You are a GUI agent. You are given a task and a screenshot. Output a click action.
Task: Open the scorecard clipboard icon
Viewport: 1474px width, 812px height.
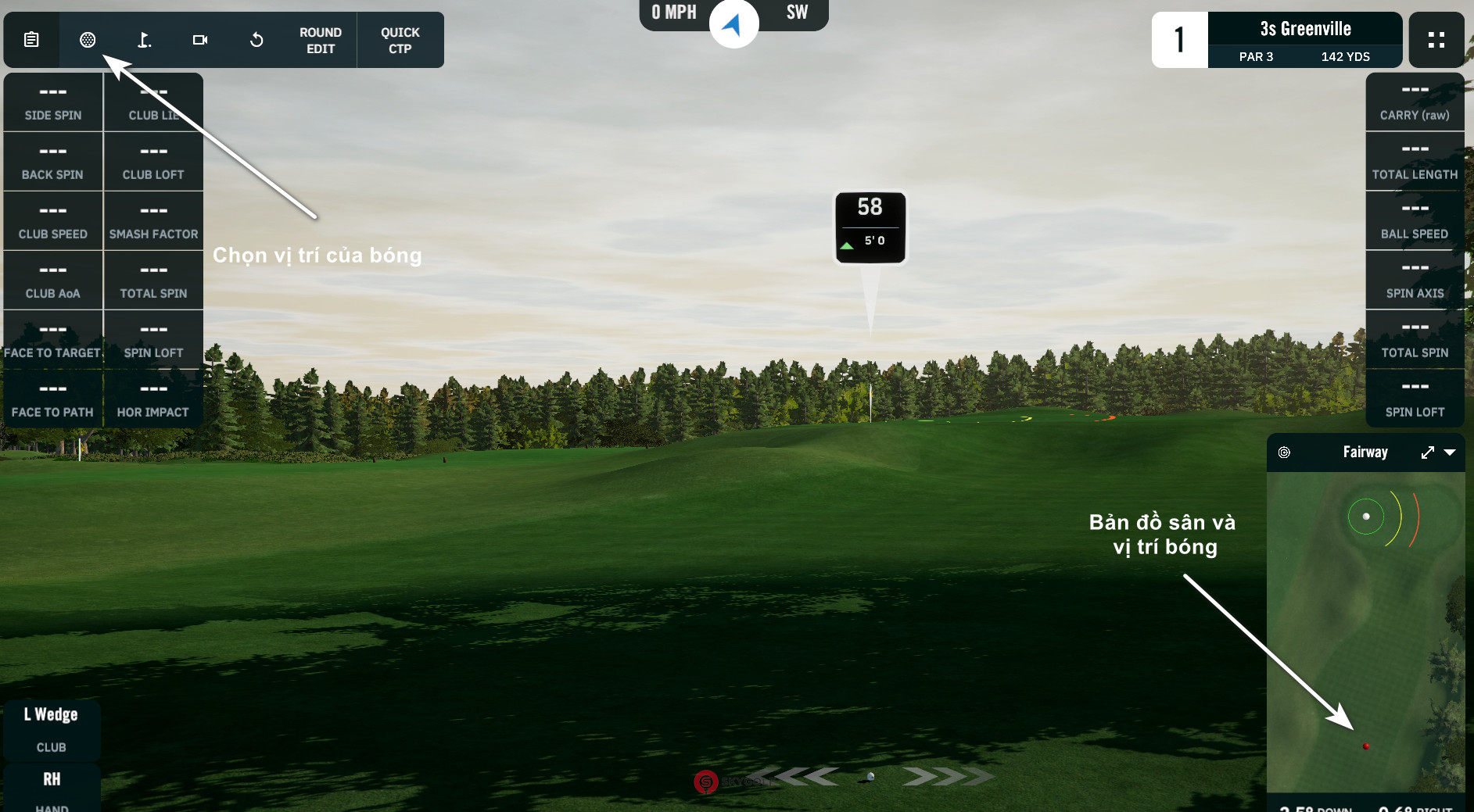[x=31, y=40]
